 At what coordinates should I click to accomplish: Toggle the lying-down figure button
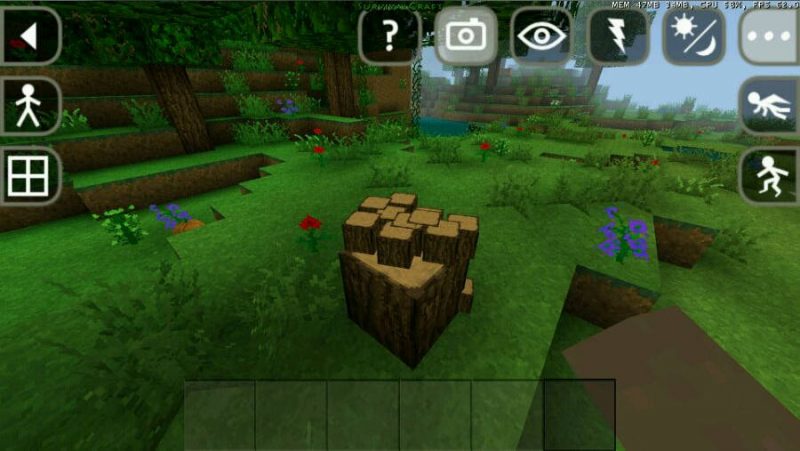(770, 106)
